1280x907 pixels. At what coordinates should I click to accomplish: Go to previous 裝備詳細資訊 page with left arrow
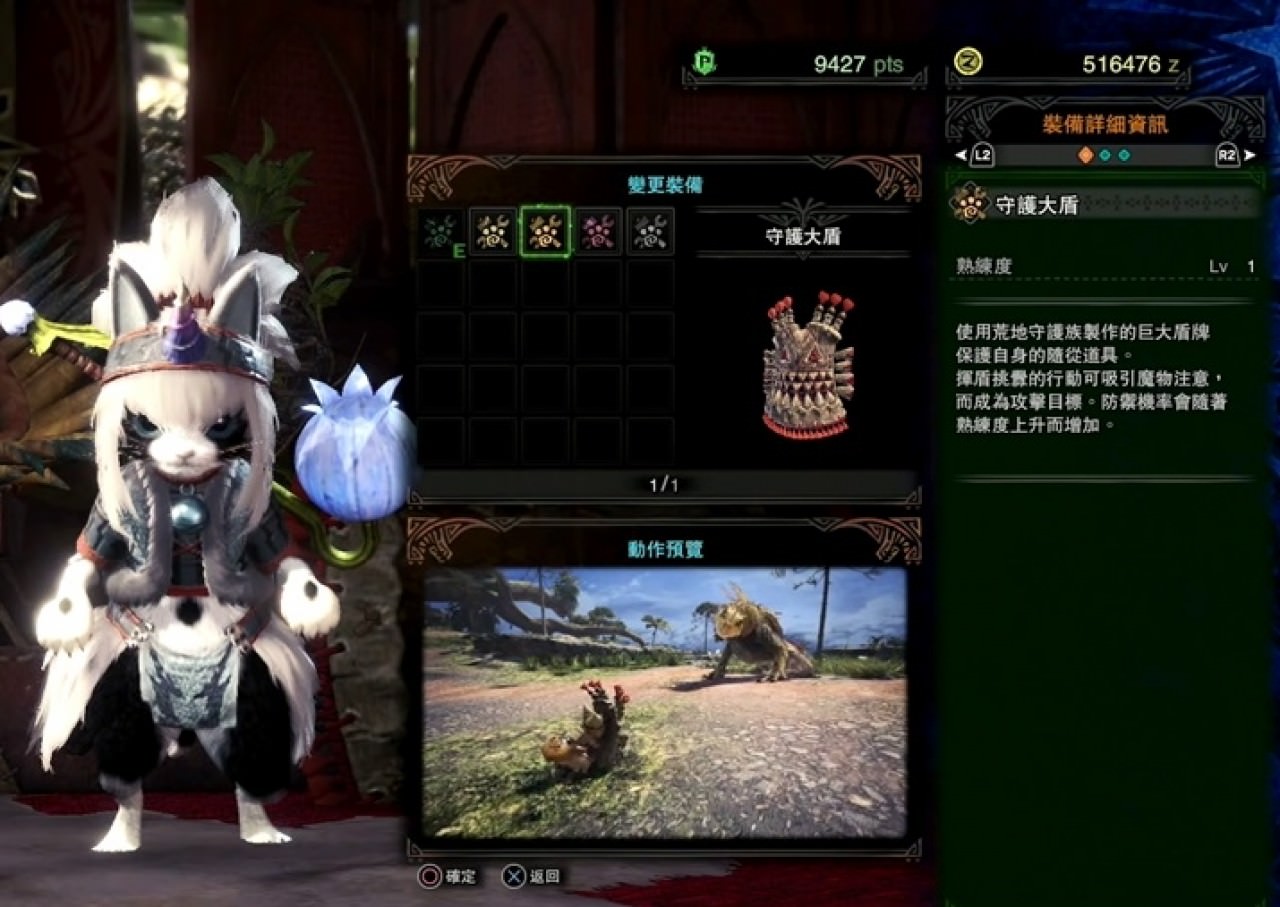(x=961, y=155)
